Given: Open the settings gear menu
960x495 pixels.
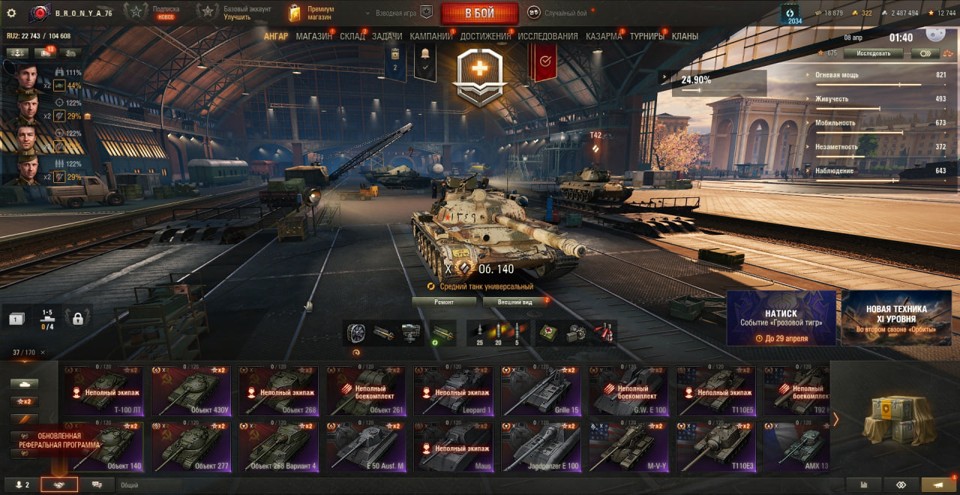Looking at the screenshot, I should 12,13.
